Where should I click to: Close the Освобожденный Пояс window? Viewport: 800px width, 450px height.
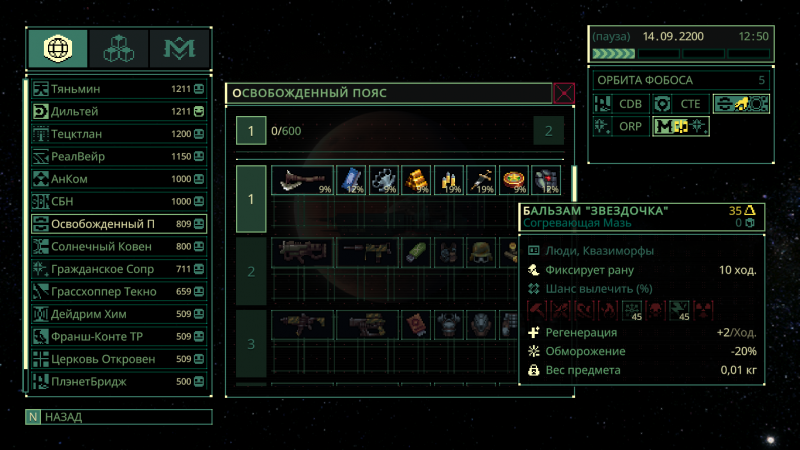click(x=564, y=94)
